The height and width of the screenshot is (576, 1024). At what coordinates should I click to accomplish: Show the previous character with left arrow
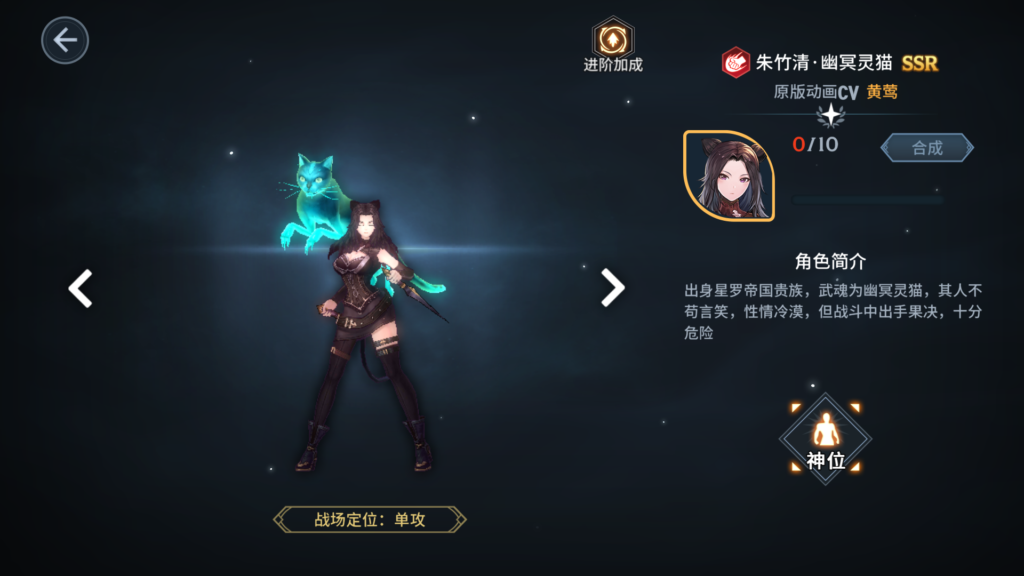coord(80,288)
